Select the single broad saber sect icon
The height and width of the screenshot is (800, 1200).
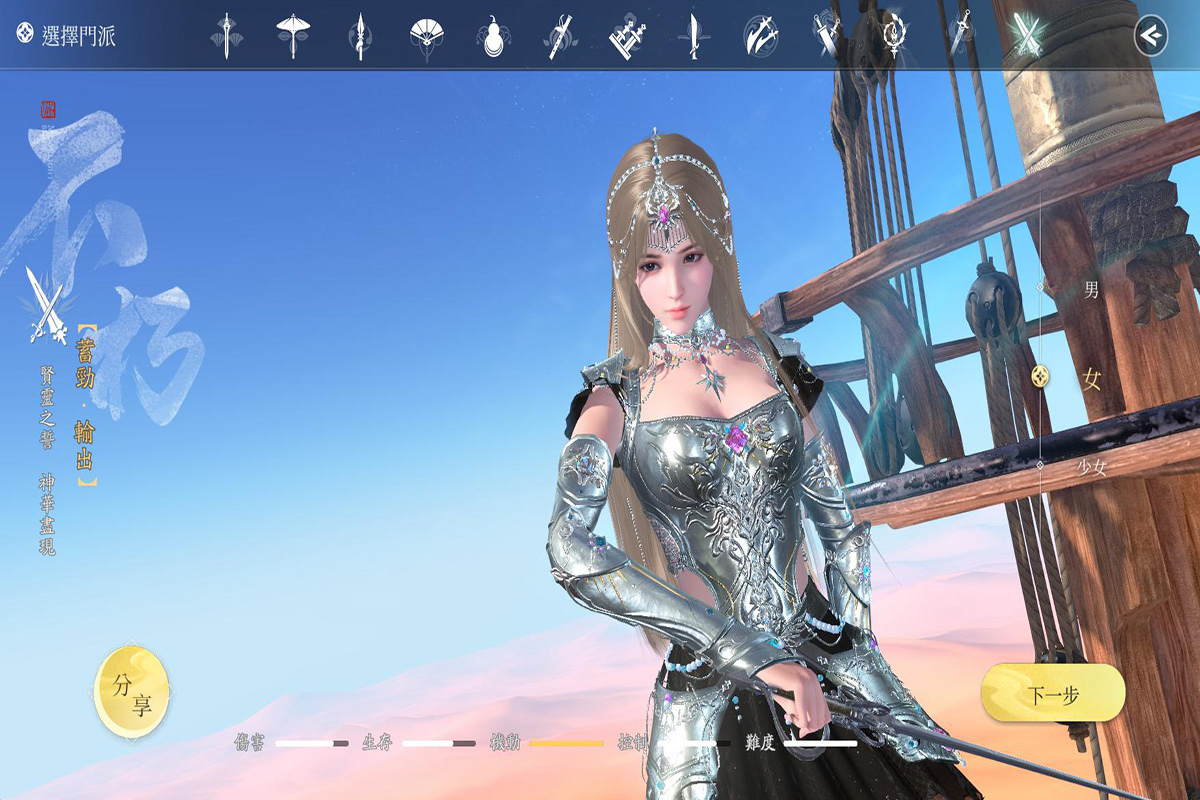(692, 36)
